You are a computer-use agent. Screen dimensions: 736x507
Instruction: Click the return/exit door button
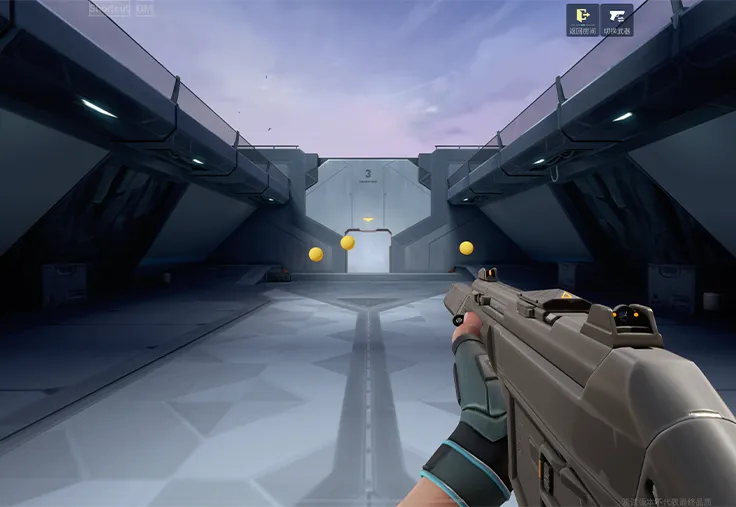click(x=582, y=20)
